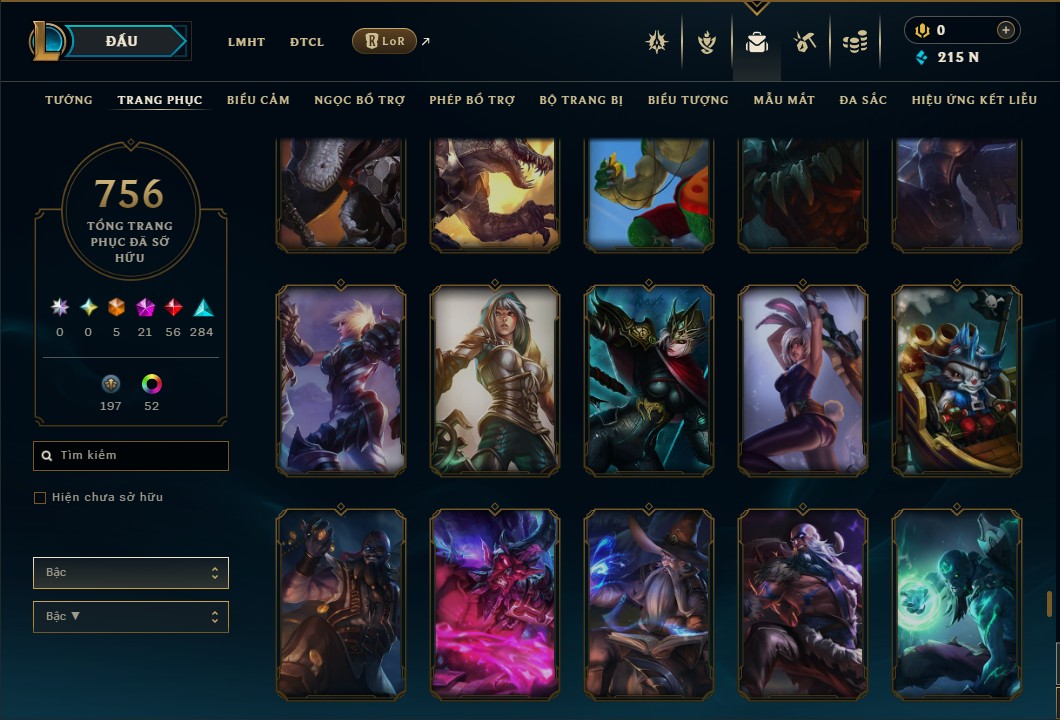Open the hammer crafting icon

805,42
